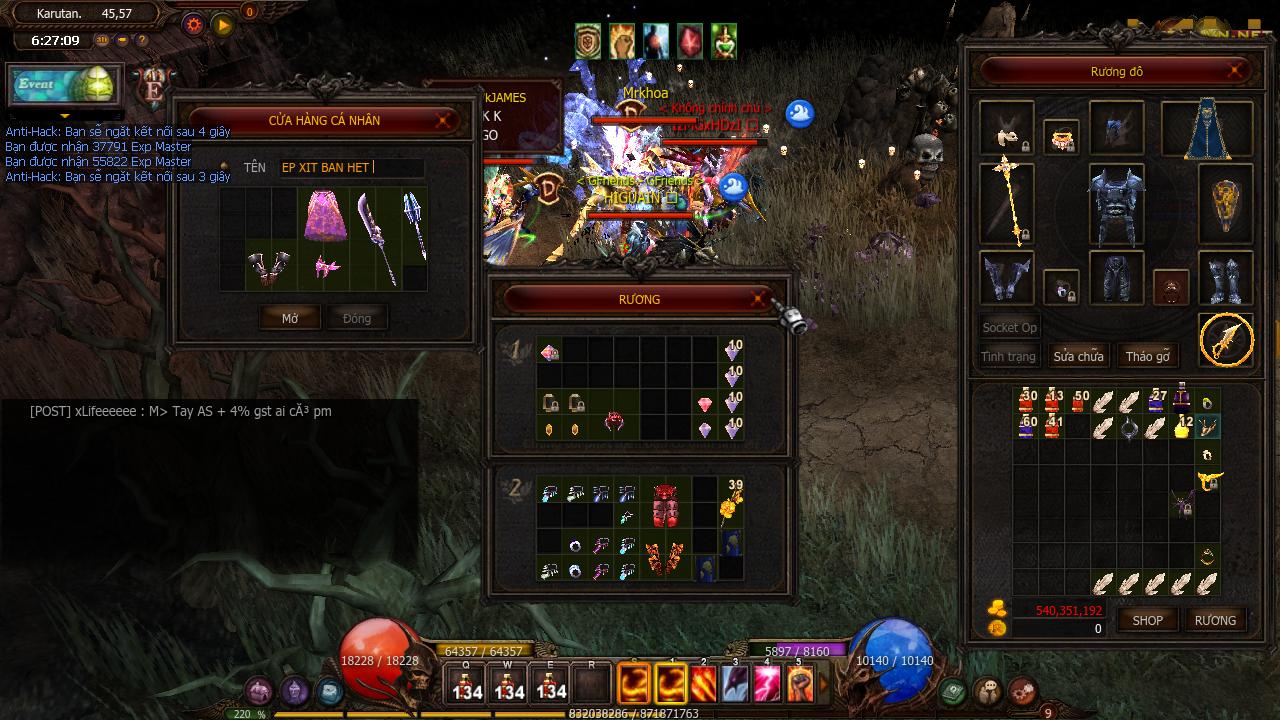
Task: Close the Rương storage window
Action: [759, 299]
